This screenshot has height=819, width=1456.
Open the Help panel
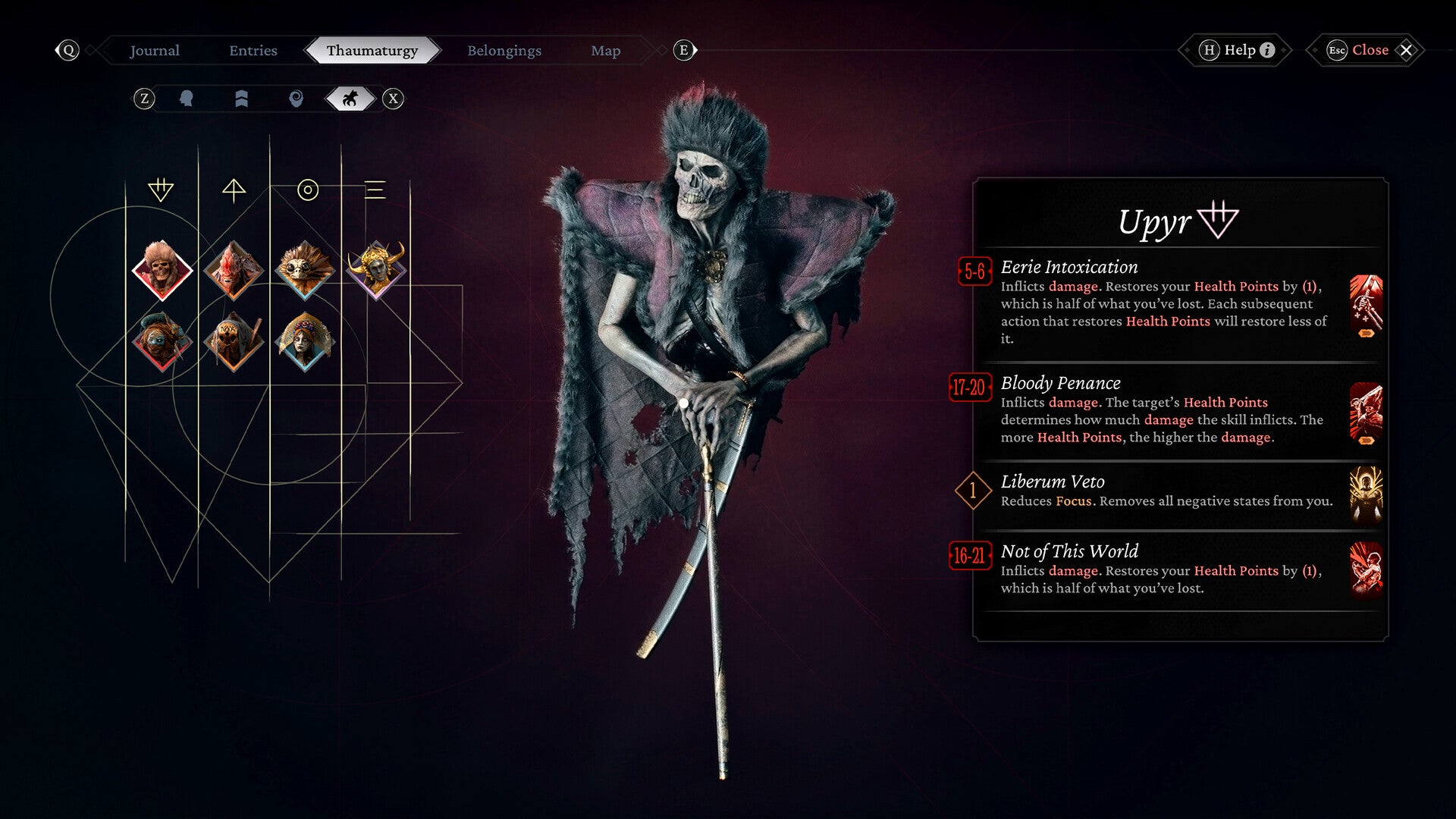click(x=1238, y=50)
